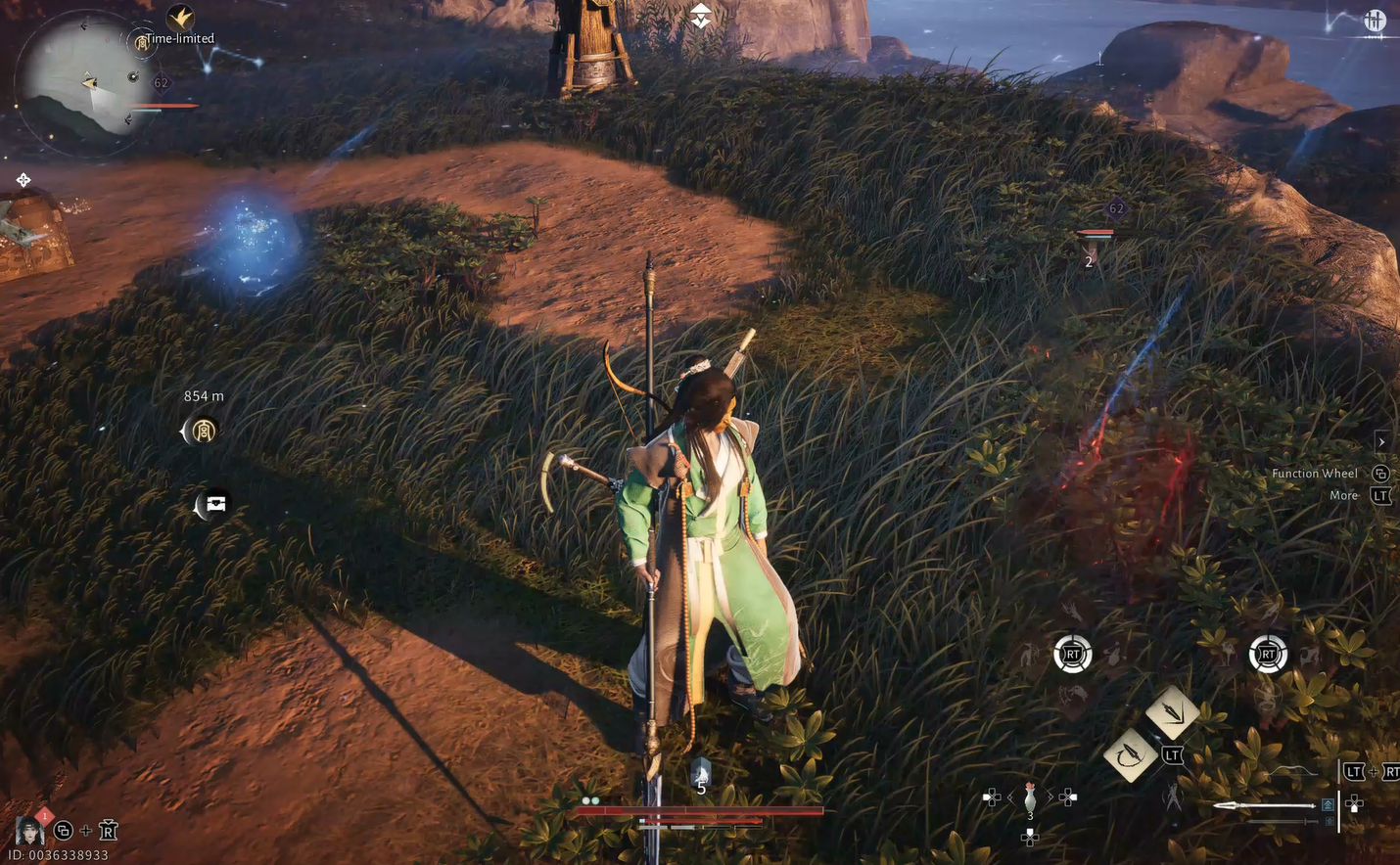This screenshot has width=1400, height=865.
Task: Click the camera/satchel icon below the quest marker
Action: pyautogui.click(x=214, y=502)
